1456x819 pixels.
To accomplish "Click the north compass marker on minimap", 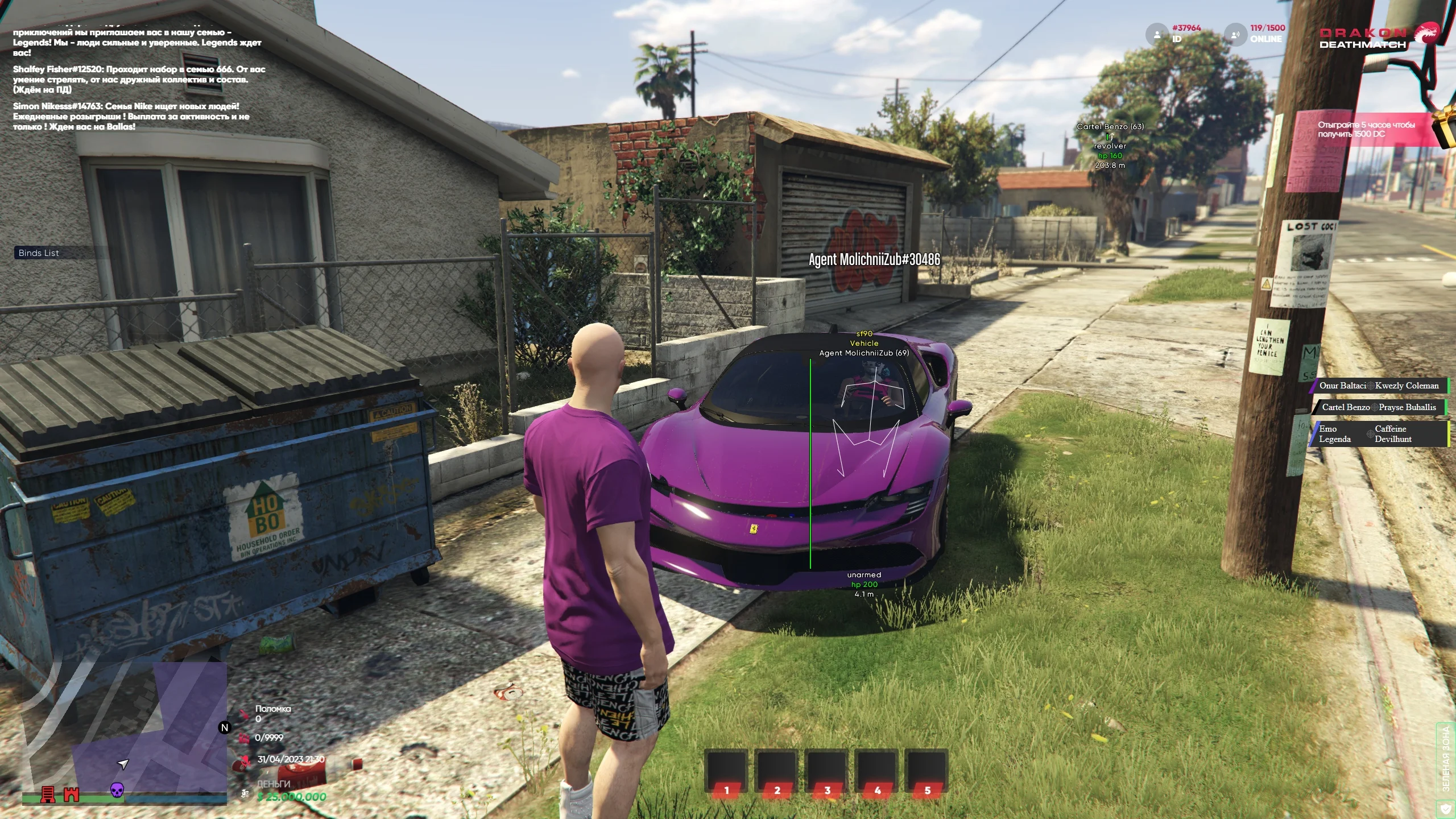I will click(x=225, y=727).
